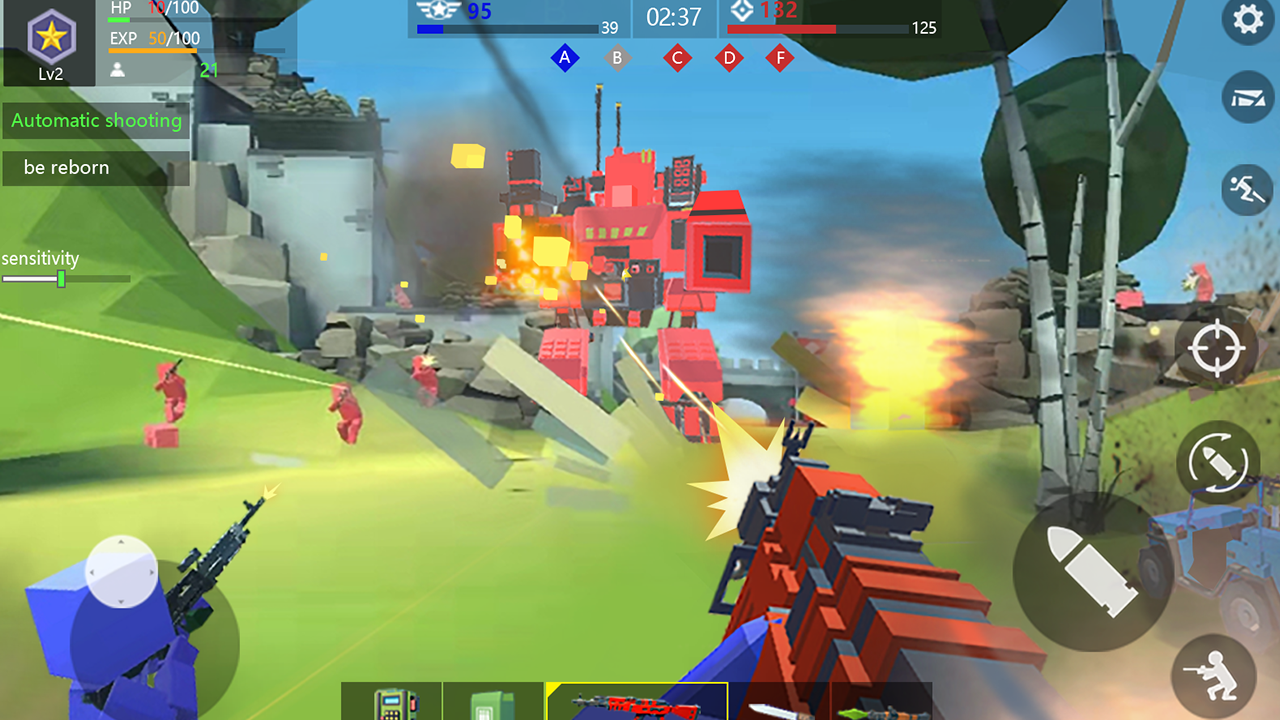Activate the aim crosshair icon

[x=1216, y=347]
